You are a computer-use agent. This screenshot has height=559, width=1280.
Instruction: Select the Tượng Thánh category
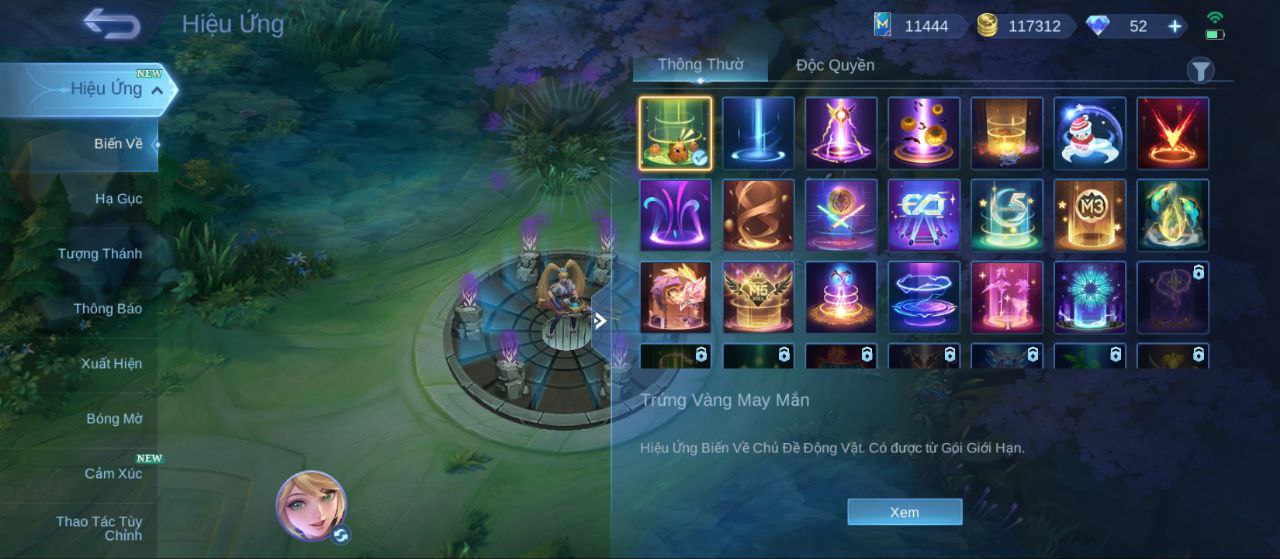[99, 254]
